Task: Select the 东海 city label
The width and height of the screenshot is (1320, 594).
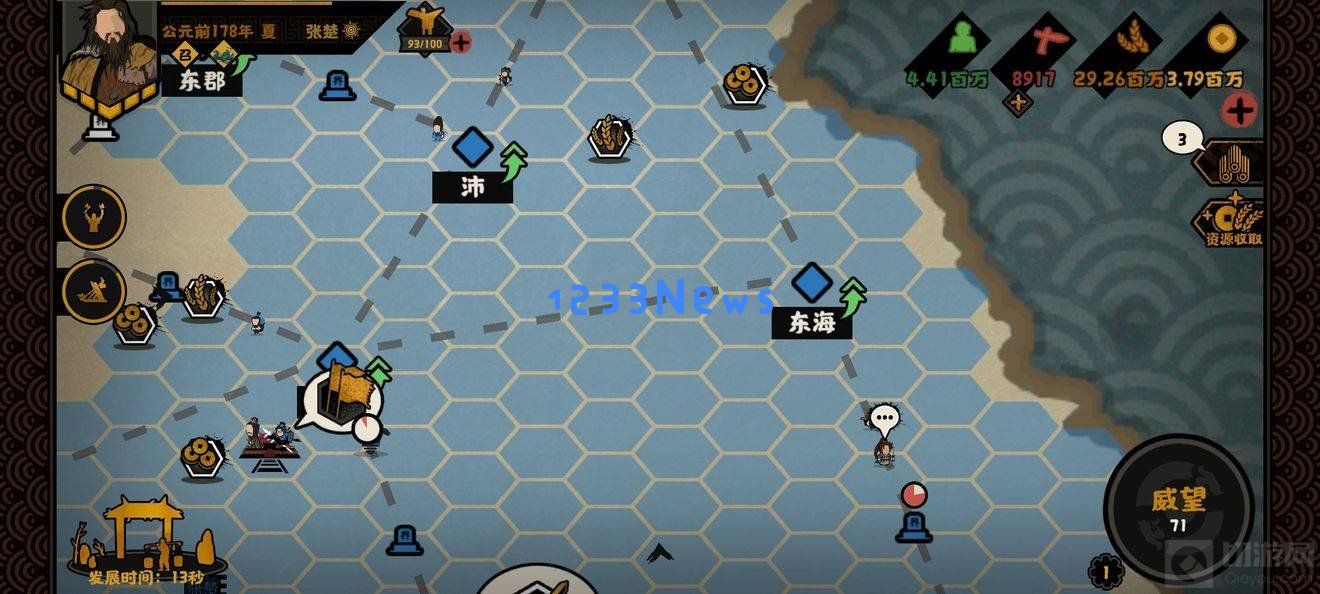Action: tap(811, 322)
